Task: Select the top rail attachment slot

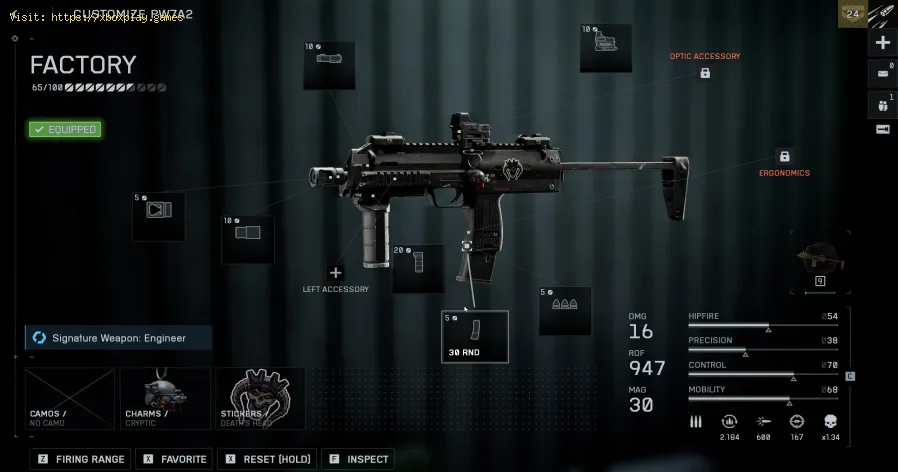Action: pyautogui.click(x=329, y=65)
